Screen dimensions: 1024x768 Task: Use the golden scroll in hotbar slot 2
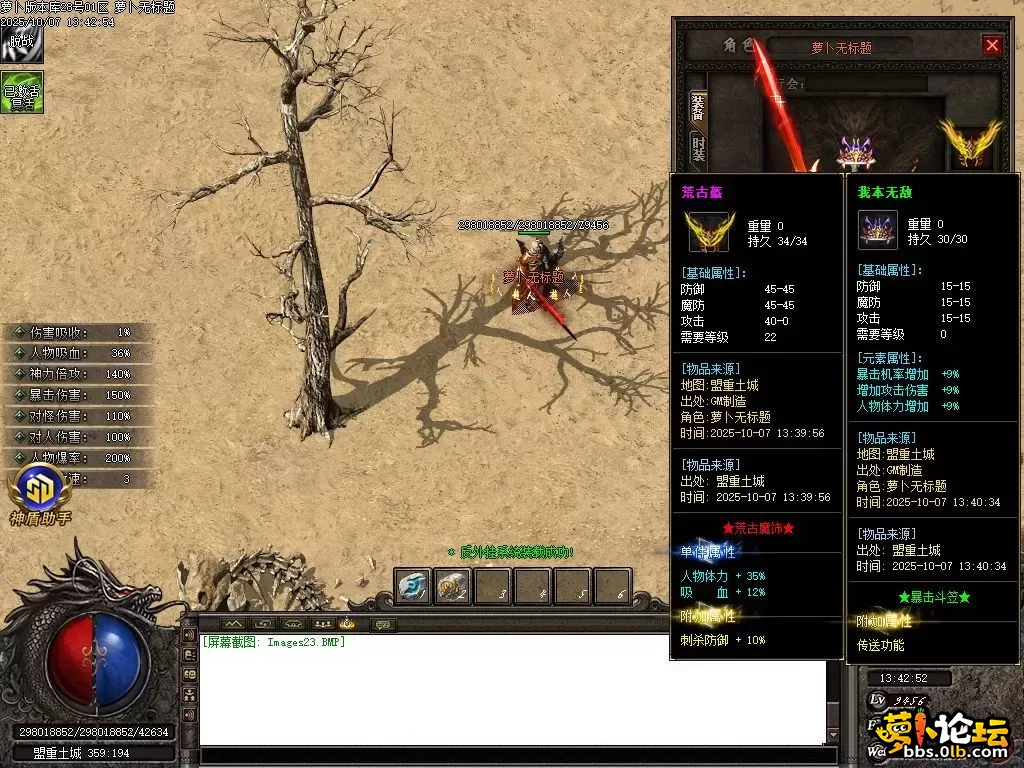453,587
